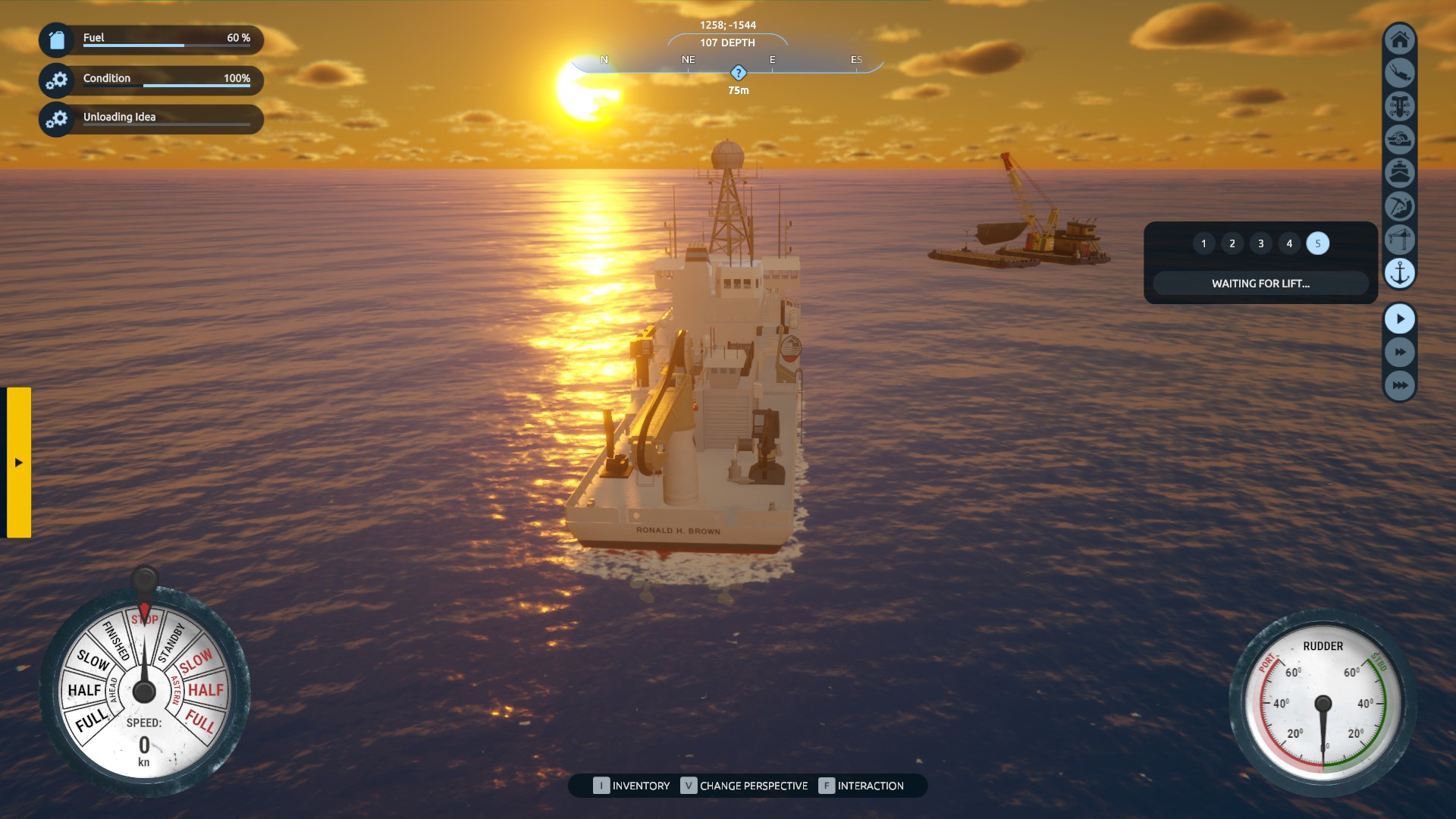Open the home icon in the sidebar
Viewport: 1456px width, 819px height.
1400,39
